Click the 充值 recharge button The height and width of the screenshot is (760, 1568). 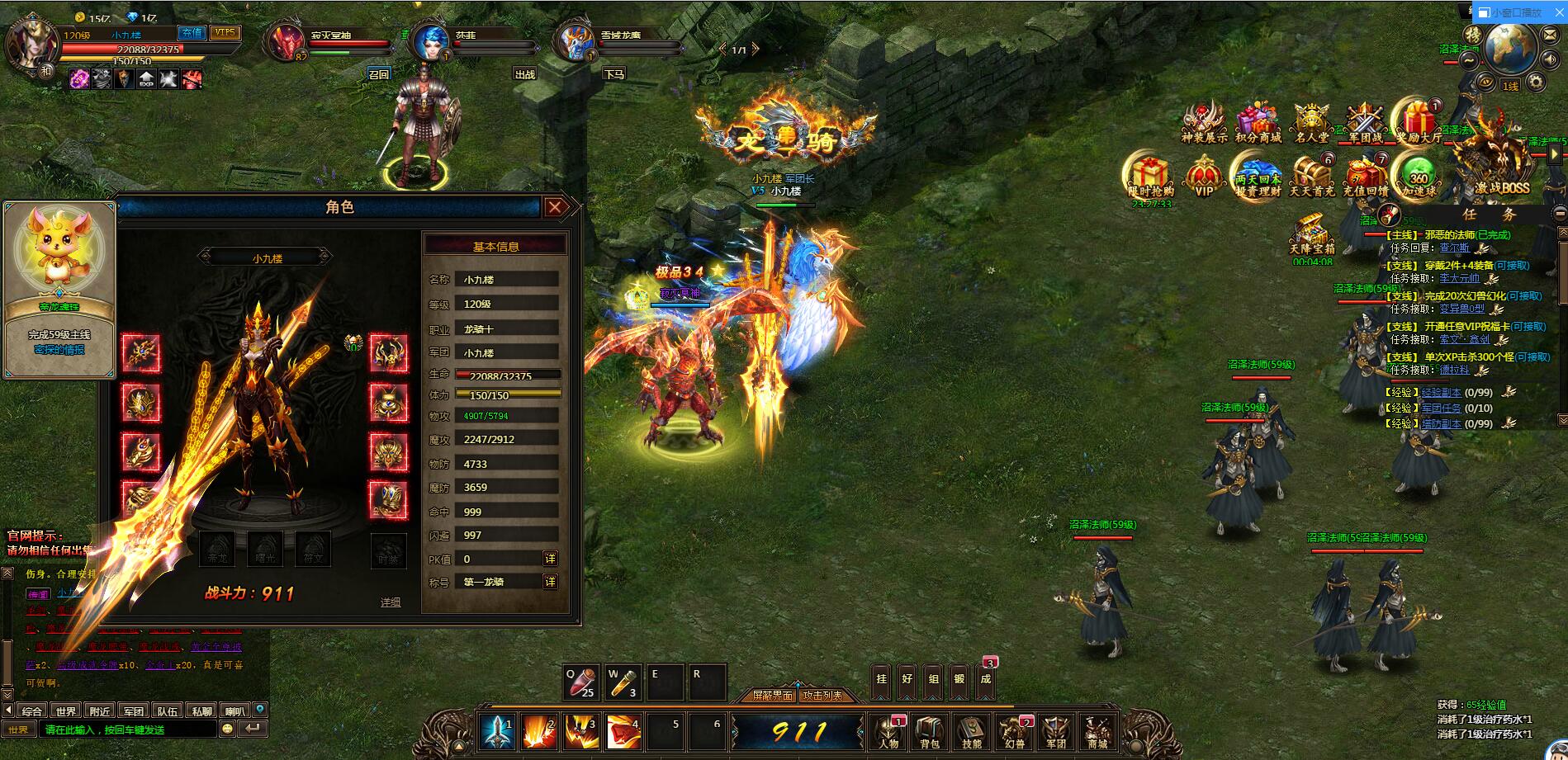(192, 33)
